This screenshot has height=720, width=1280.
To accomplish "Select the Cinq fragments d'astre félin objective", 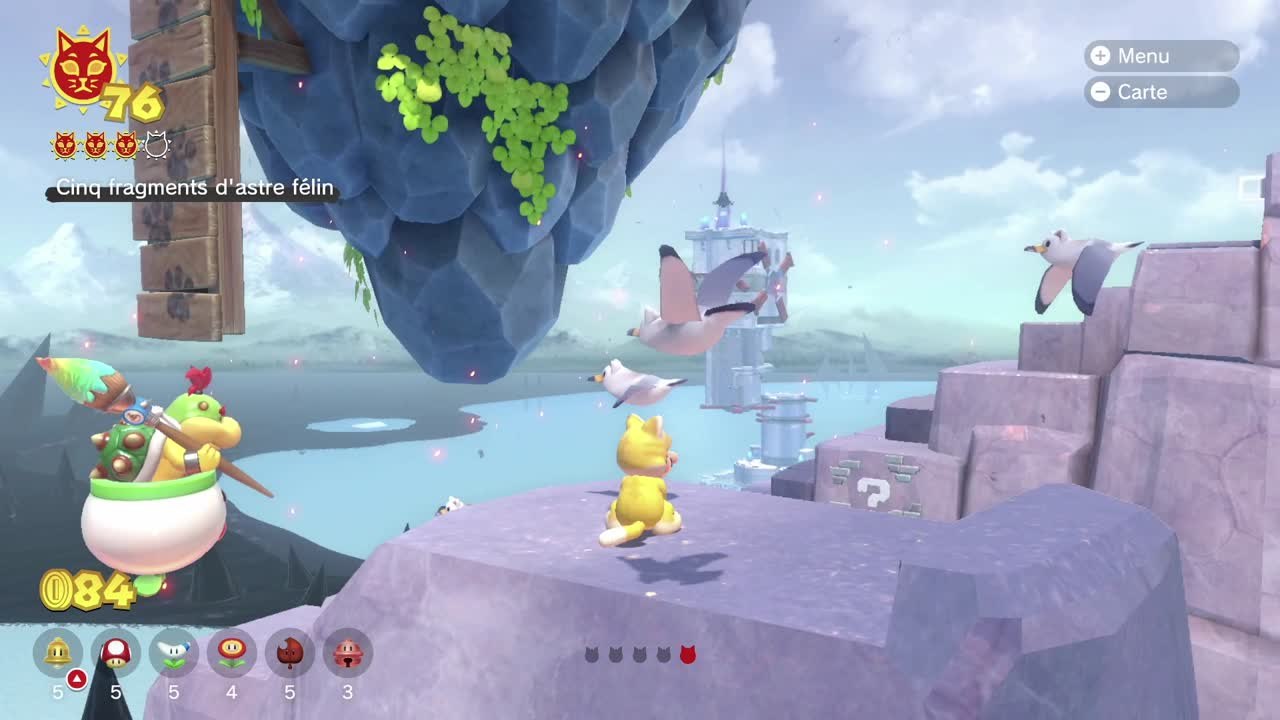I will [x=194, y=188].
